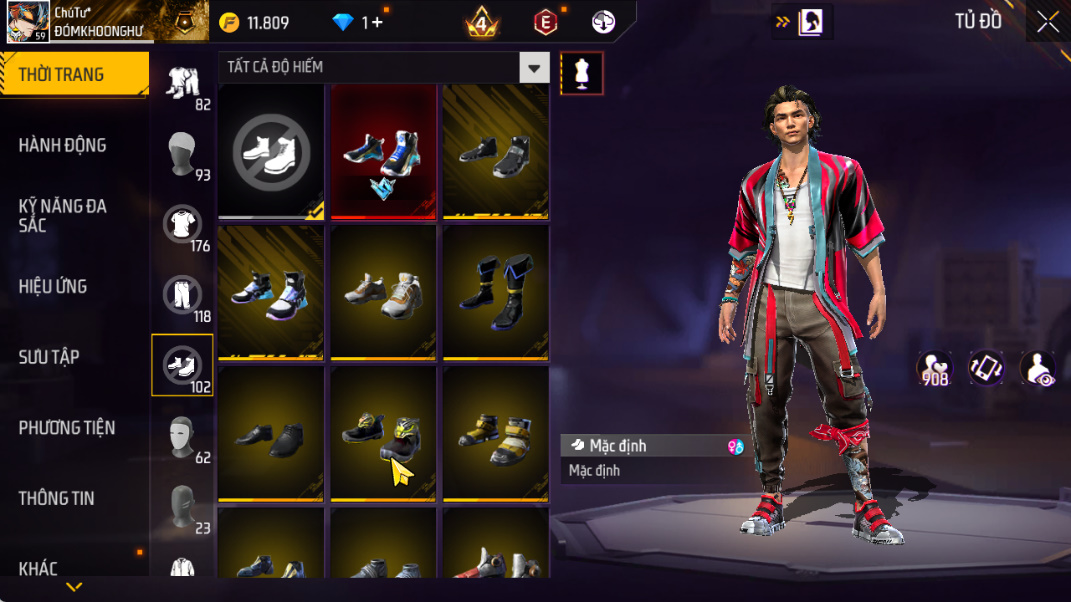This screenshot has height=602, width=1071.
Task: Switch to Kỹ Năng Đa Sắc
Action: [62, 215]
